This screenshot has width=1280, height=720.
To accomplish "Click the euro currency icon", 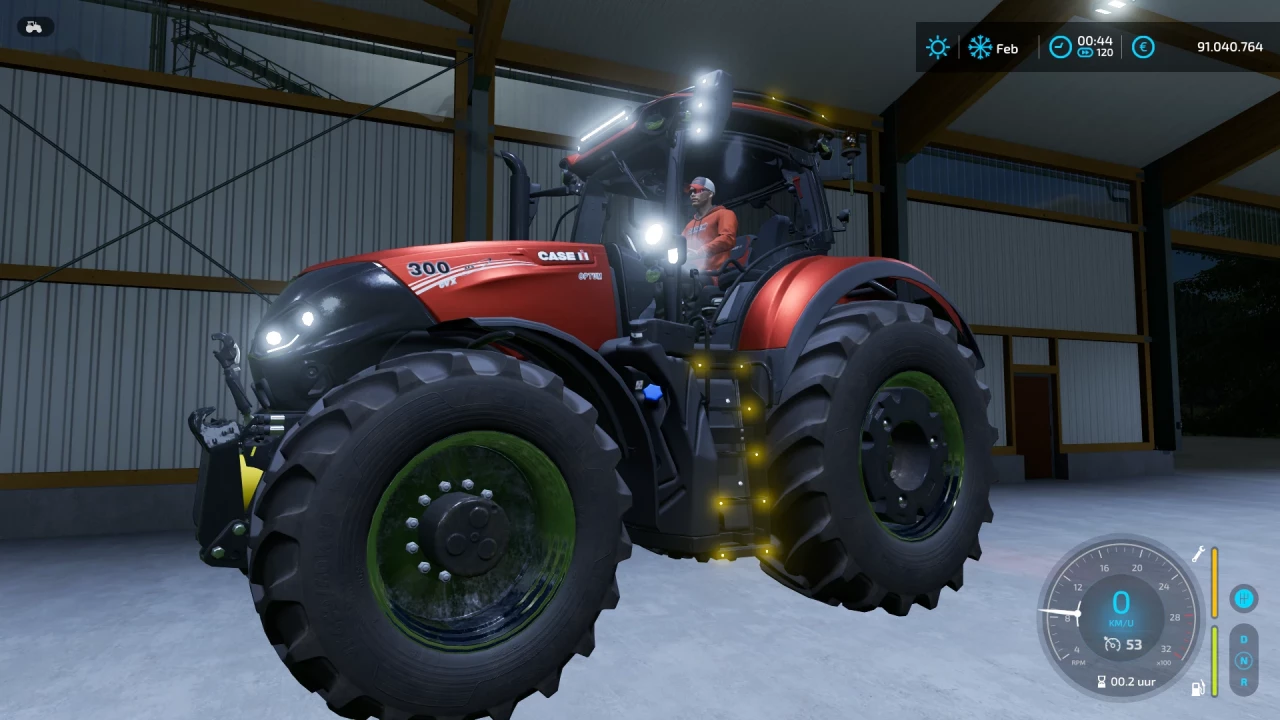I will tap(1143, 47).
